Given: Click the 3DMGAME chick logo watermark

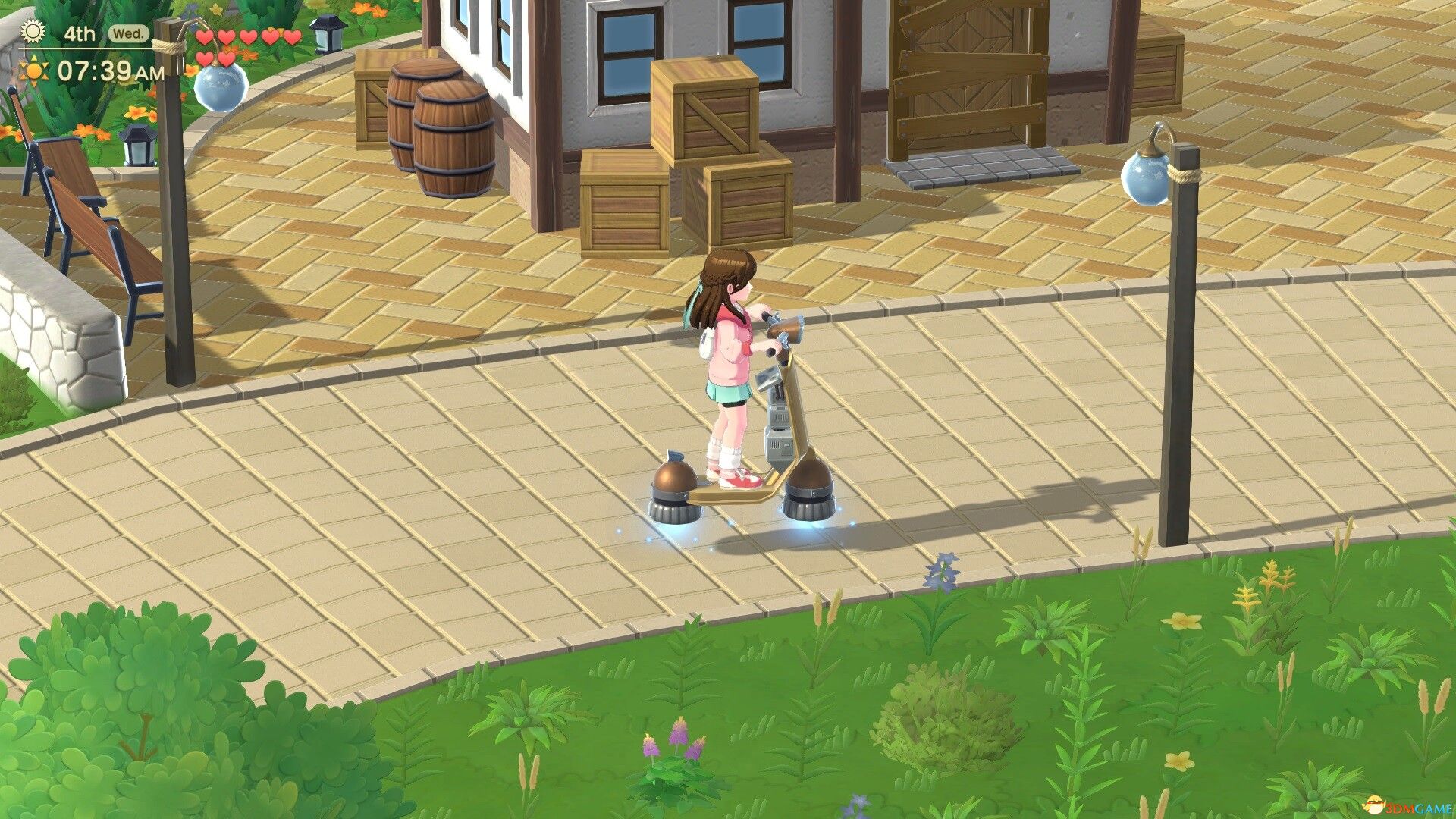Looking at the screenshot, I should [x=1374, y=805].
